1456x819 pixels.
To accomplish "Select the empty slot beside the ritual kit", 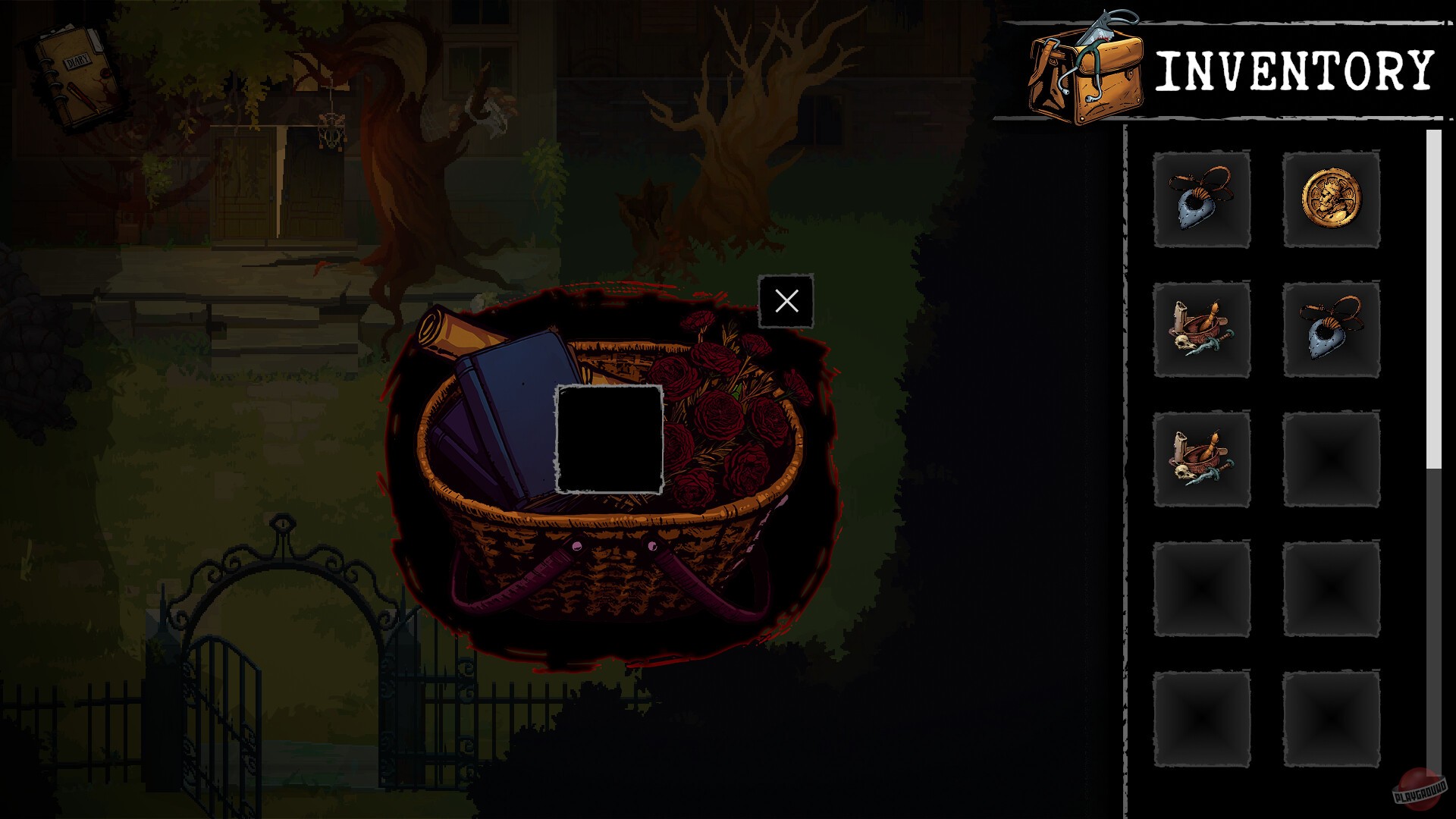I will pos(1332,459).
